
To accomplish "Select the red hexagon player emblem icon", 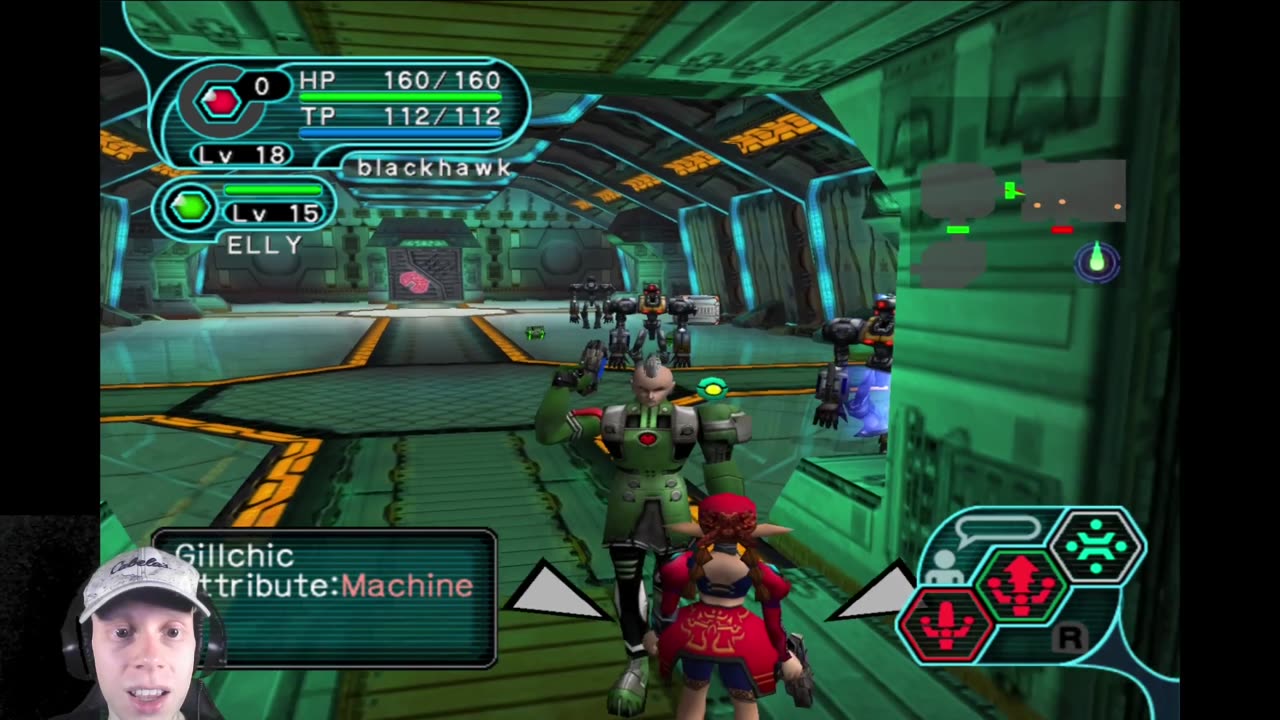I will [220, 100].
